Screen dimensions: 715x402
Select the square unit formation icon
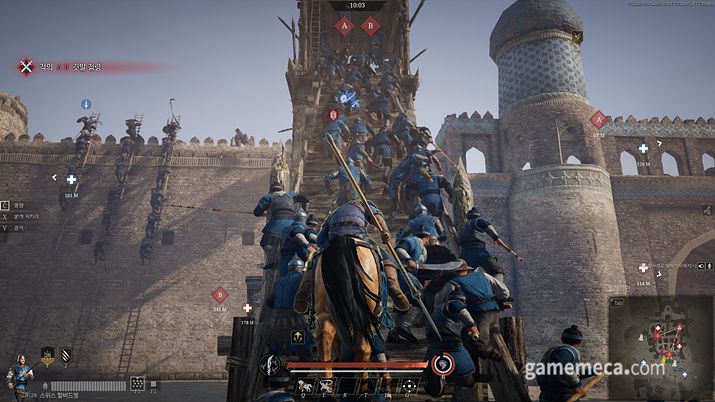tap(137, 384)
